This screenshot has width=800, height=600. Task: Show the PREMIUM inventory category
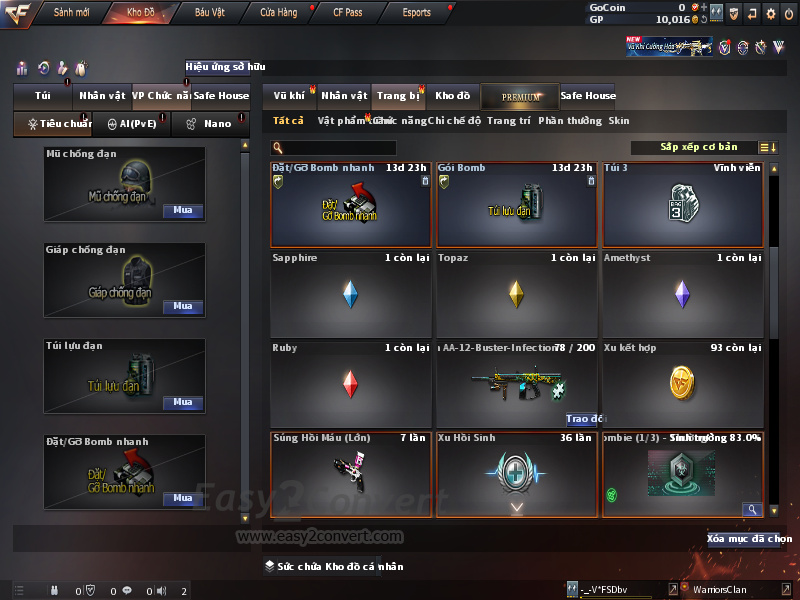click(521, 96)
